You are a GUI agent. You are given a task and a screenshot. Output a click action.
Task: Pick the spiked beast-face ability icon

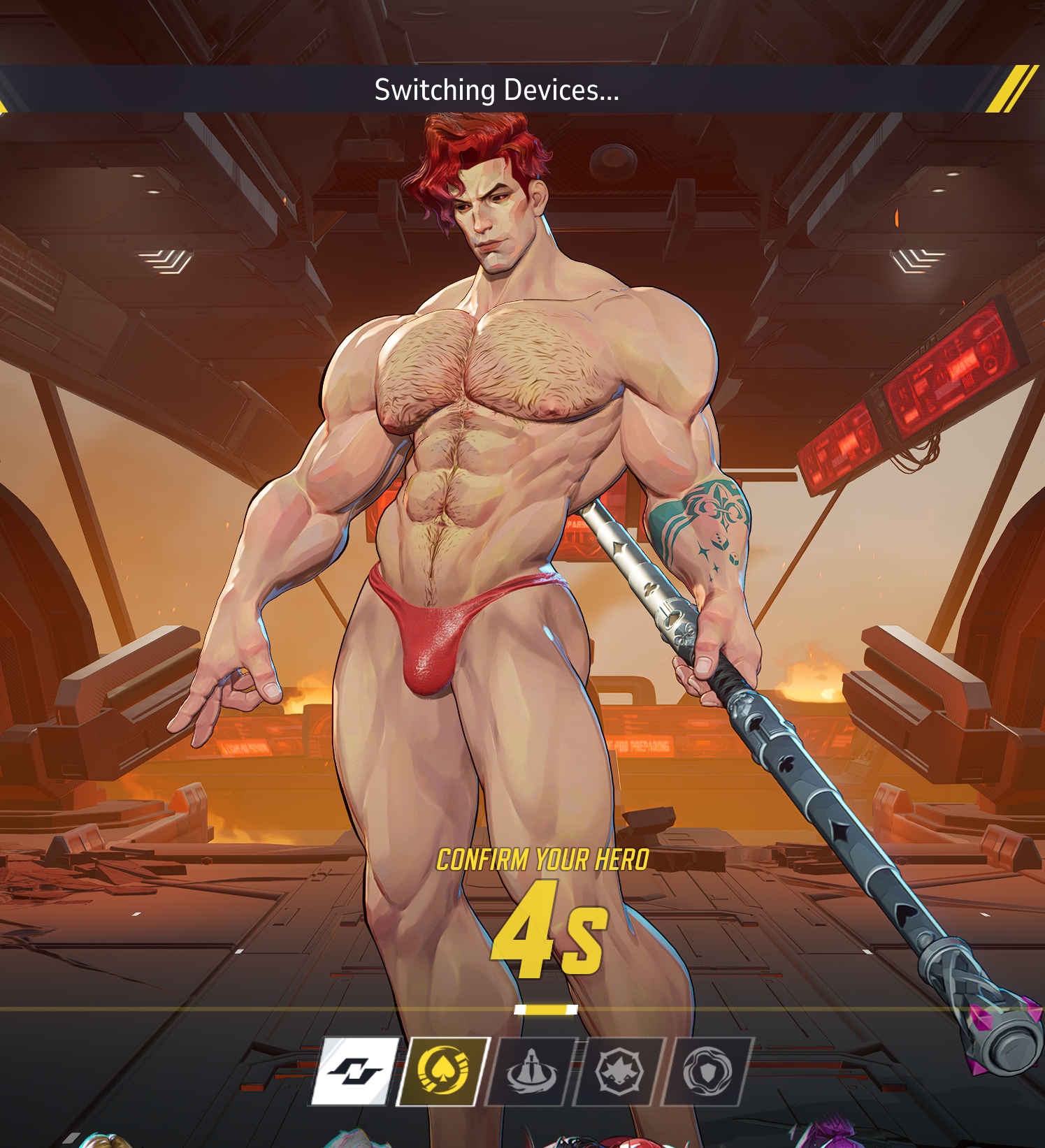pos(617,1071)
